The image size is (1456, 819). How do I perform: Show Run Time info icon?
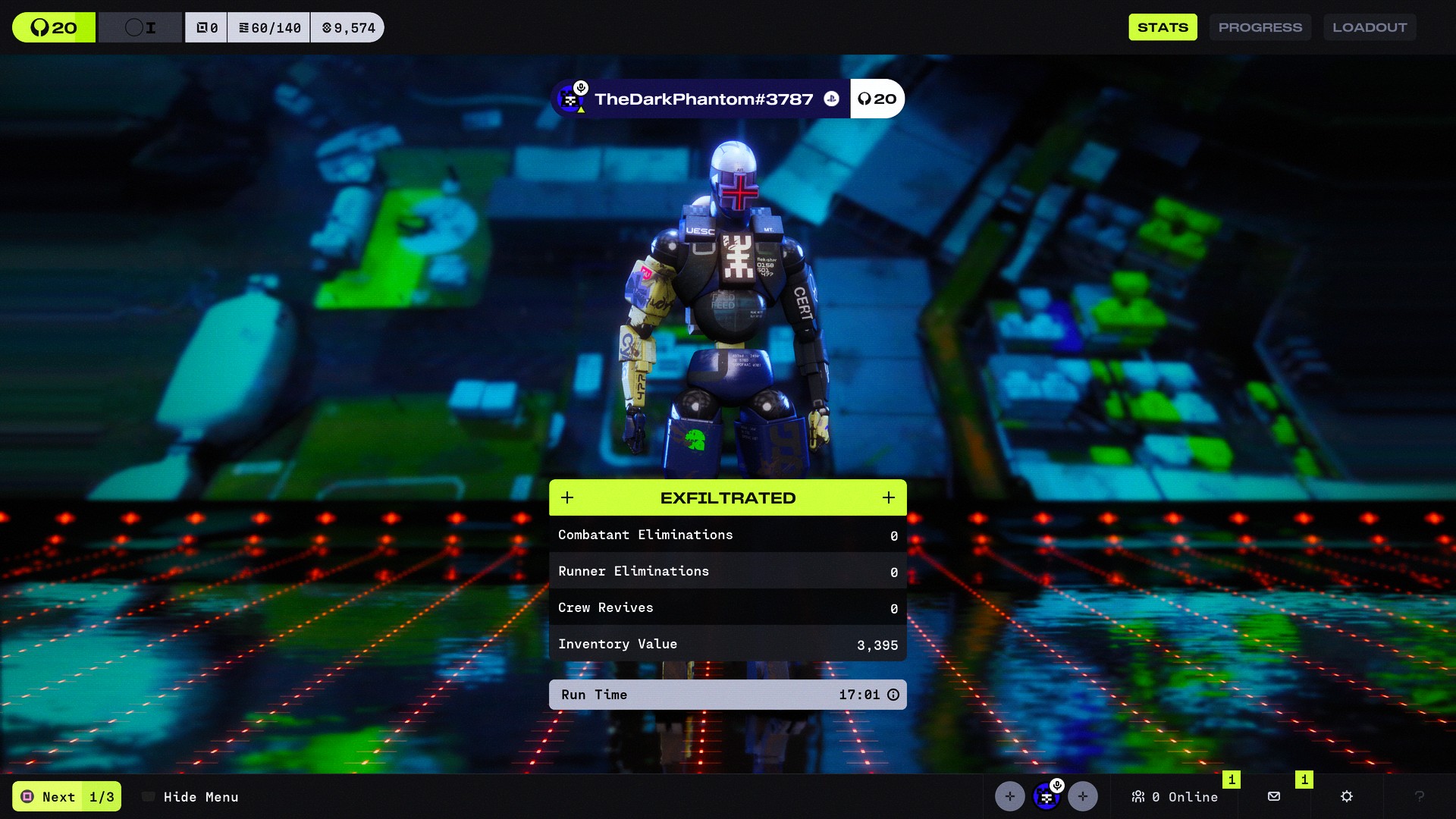coord(893,695)
